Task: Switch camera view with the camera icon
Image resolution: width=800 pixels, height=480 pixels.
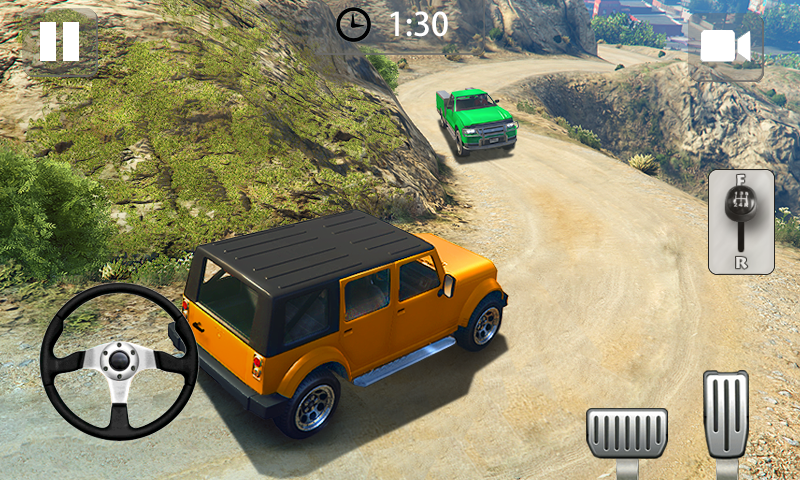Action: [725, 47]
